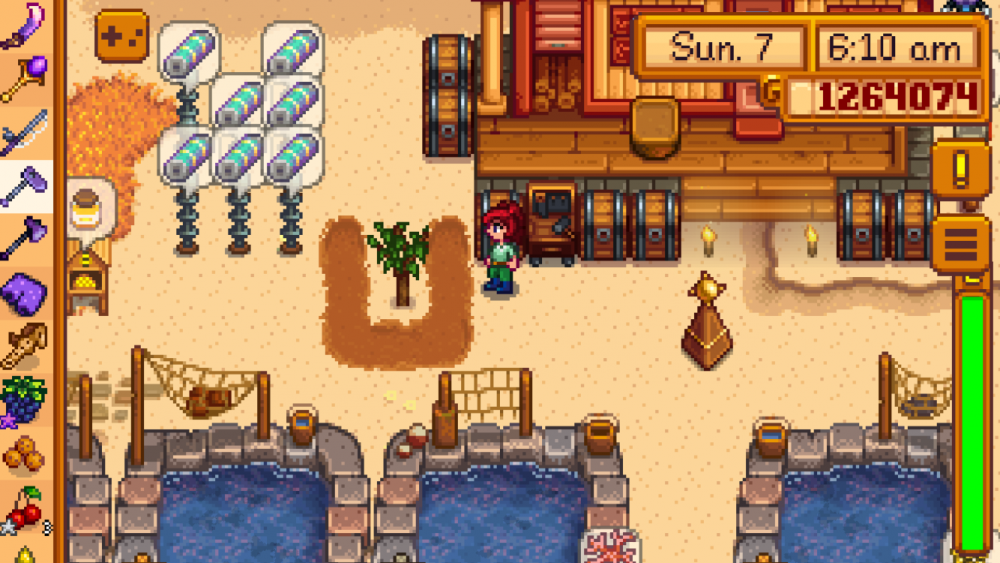Screen dimensions: 1000x563
Task: Select the highlighted purple hoe slot
Action: pos(25,186)
